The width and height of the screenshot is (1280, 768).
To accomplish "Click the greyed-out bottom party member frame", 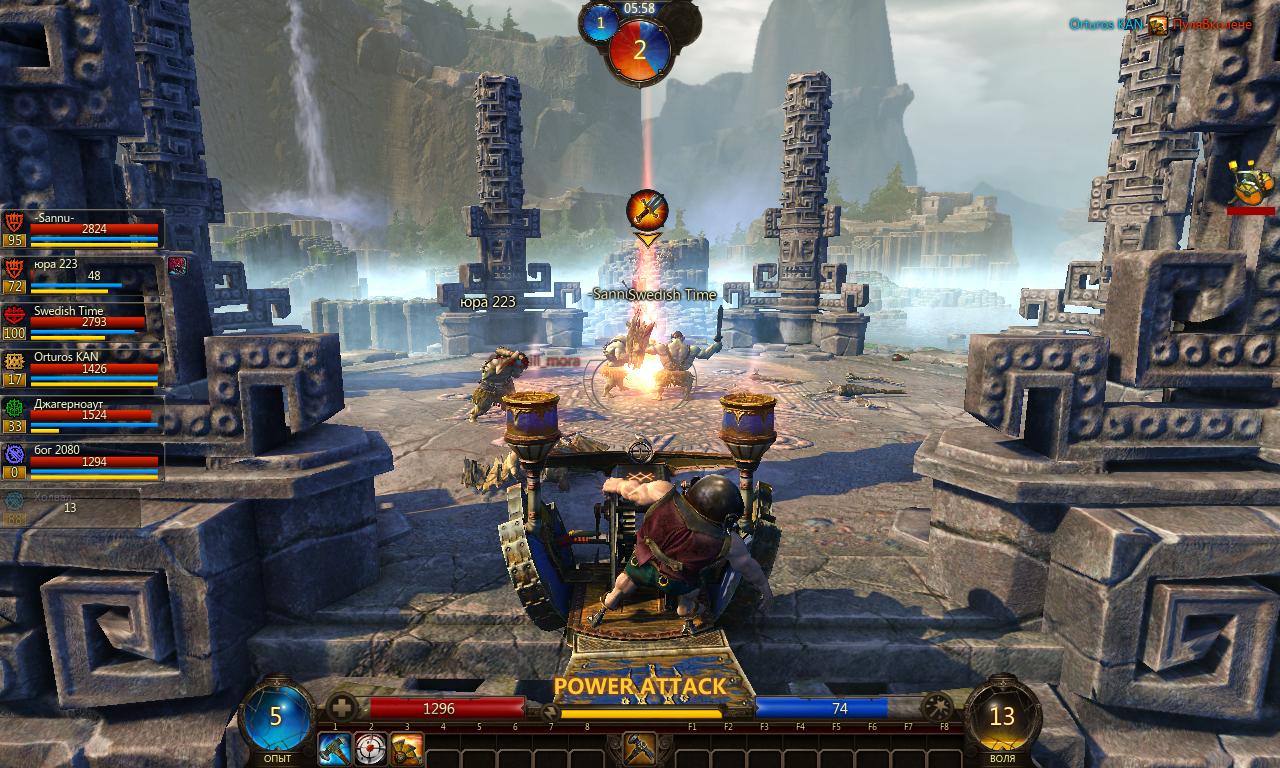I will pyautogui.click(x=70, y=505).
